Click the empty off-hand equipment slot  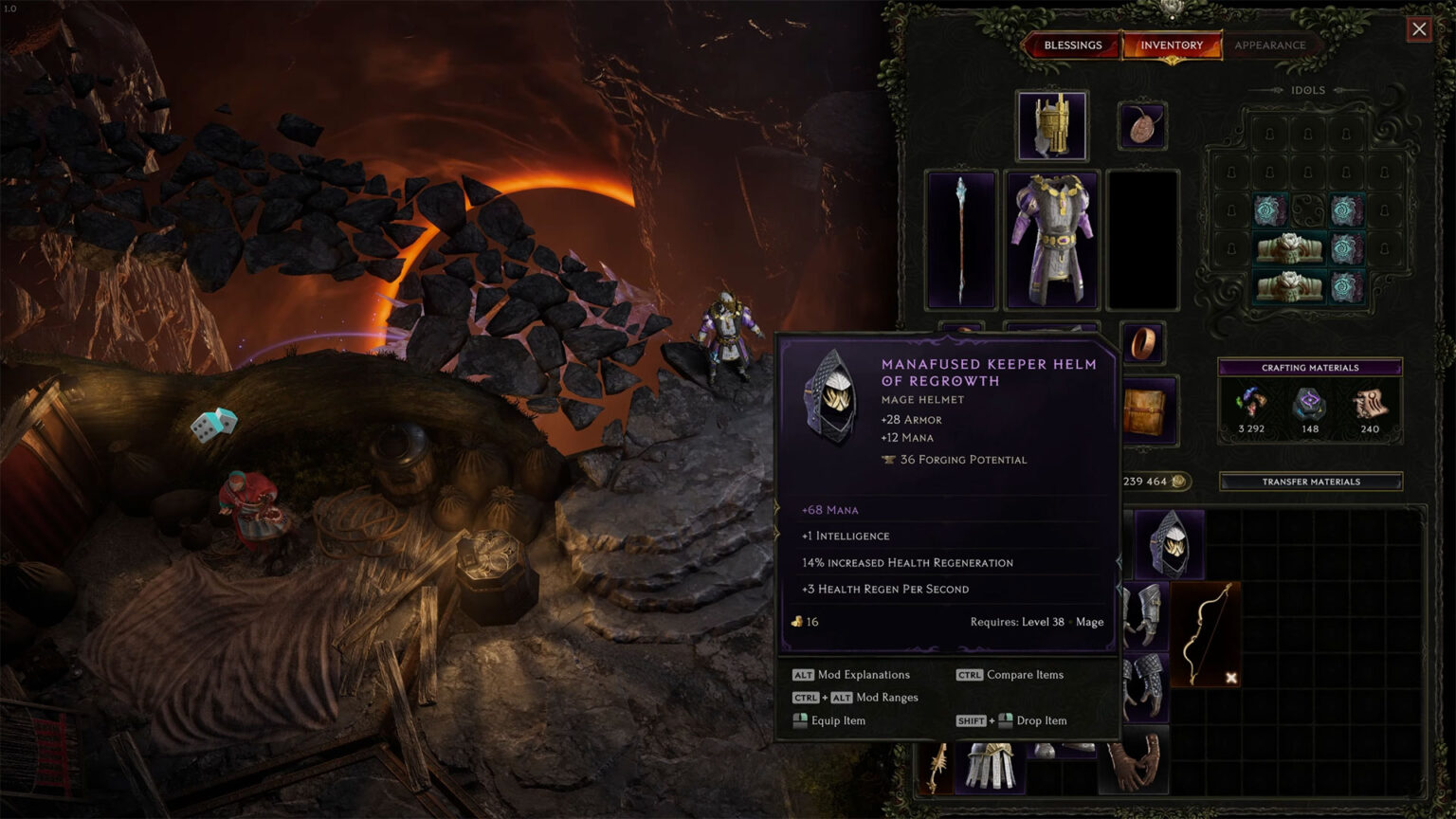click(x=1143, y=240)
